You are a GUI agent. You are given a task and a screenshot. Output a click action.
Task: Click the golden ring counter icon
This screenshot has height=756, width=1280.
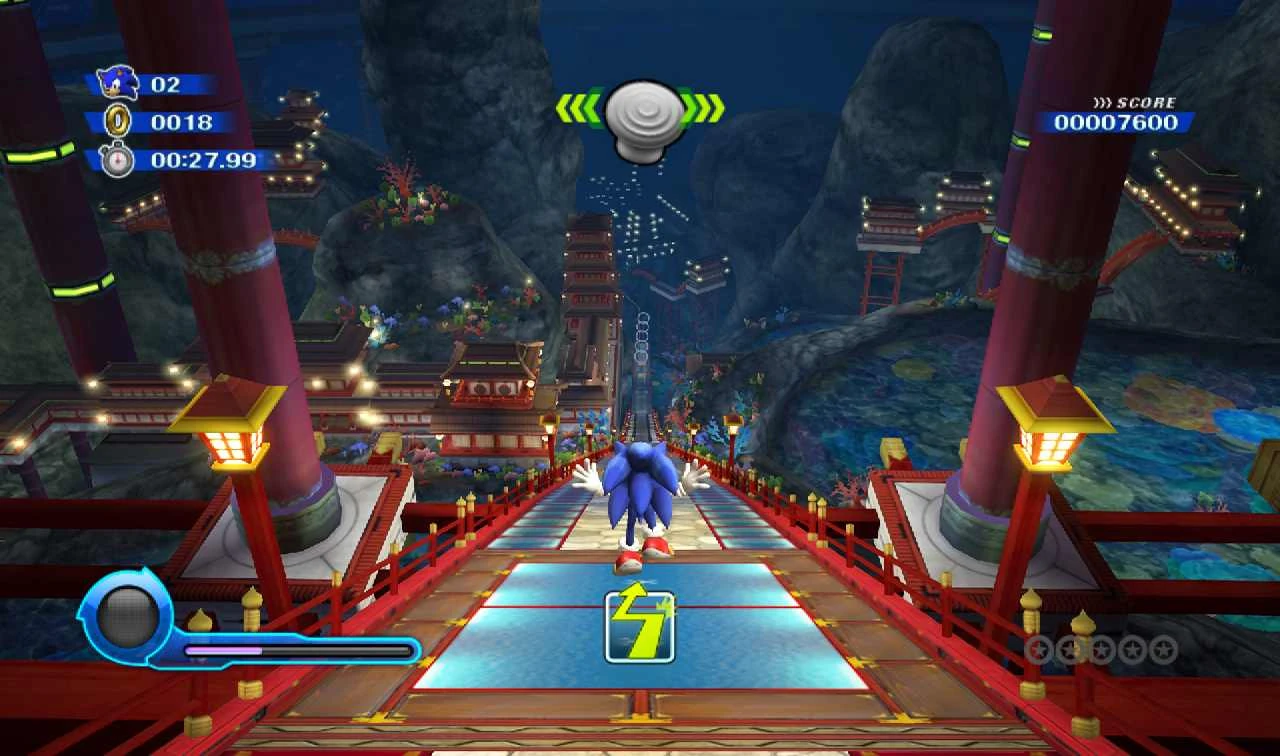[120, 119]
